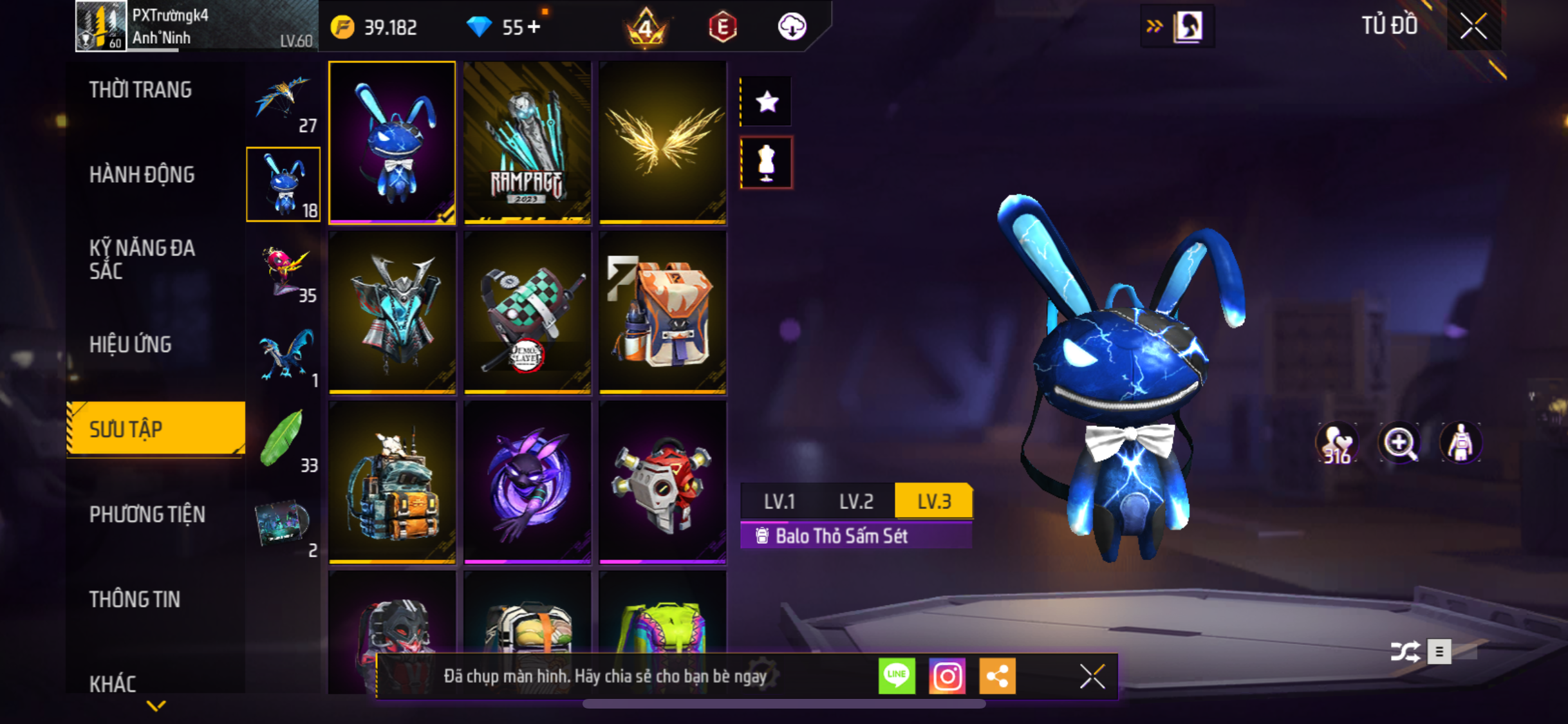Viewport: 1568px width, 724px height.
Task: Open the favorites star filter
Action: coord(767,102)
